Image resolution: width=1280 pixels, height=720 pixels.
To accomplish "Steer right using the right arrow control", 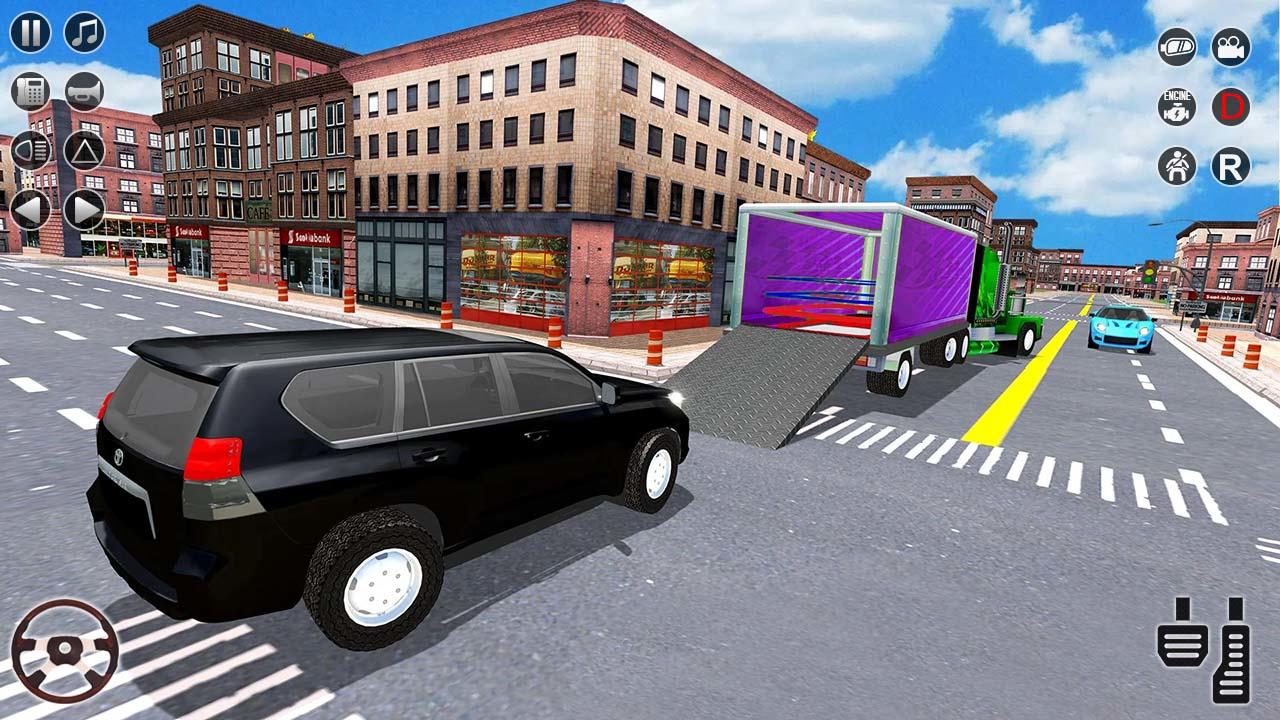I will (x=83, y=207).
